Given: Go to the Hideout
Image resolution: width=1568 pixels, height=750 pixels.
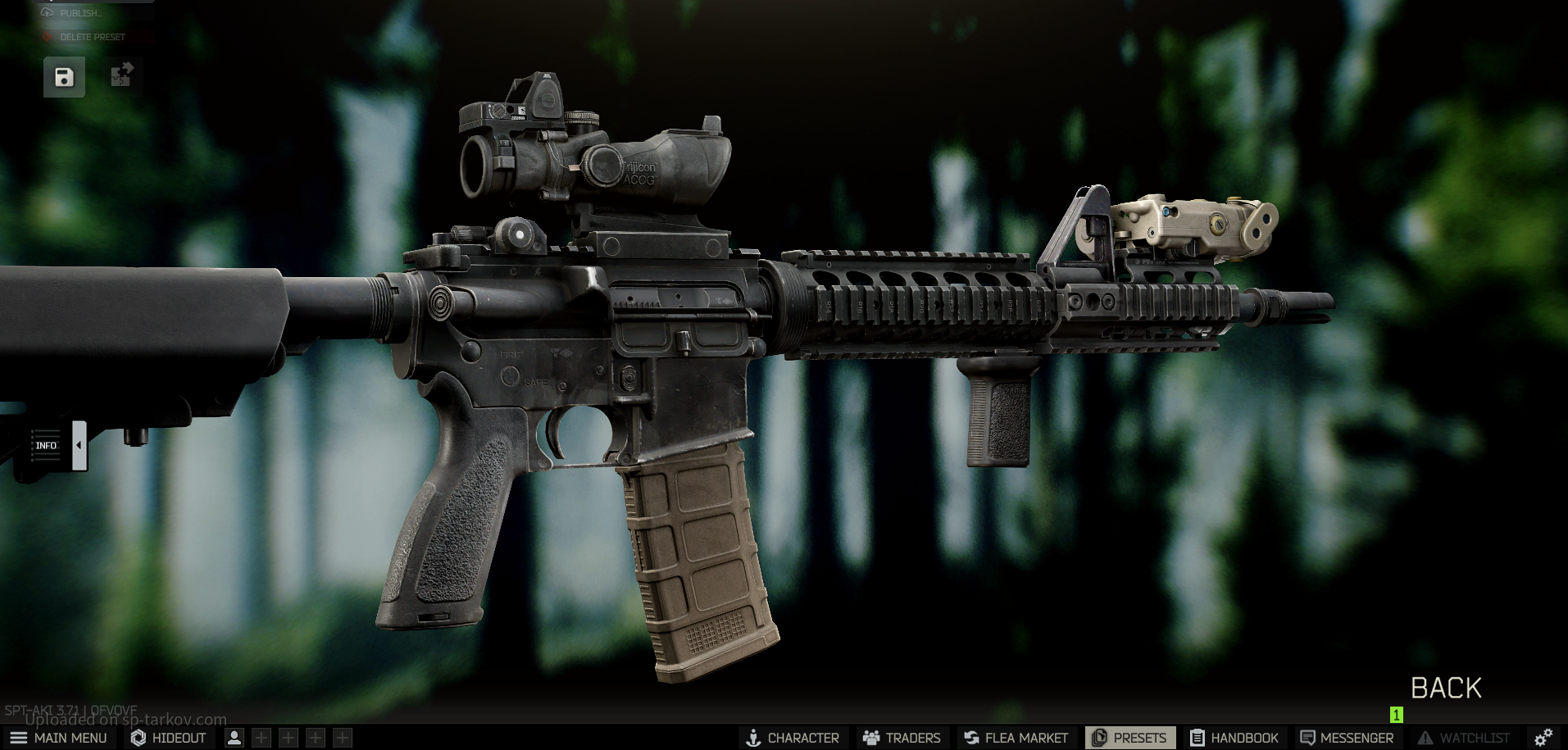Looking at the screenshot, I should pyautogui.click(x=169, y=738).
